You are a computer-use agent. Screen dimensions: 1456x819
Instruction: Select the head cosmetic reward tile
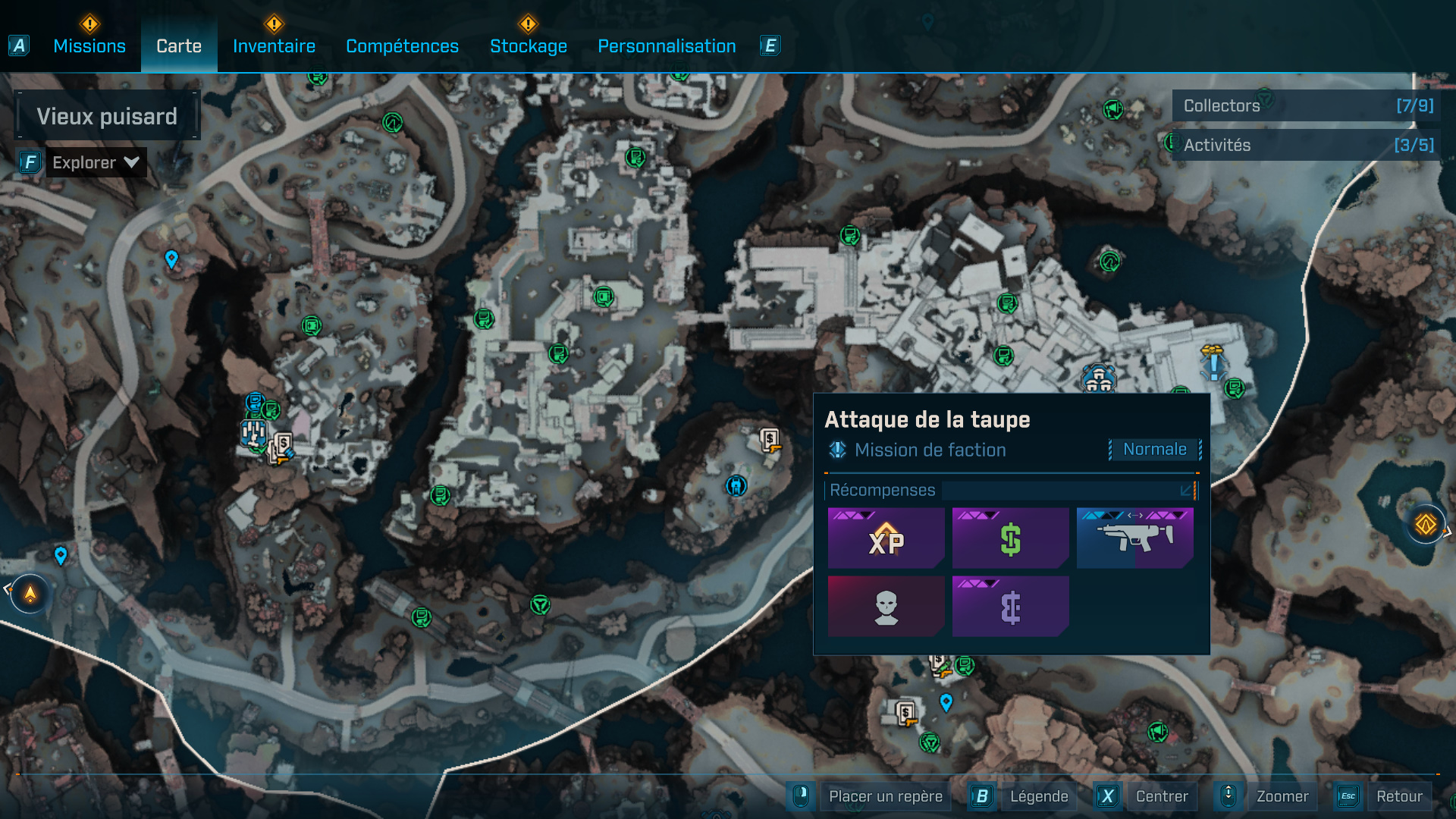(x=886, y=606)
